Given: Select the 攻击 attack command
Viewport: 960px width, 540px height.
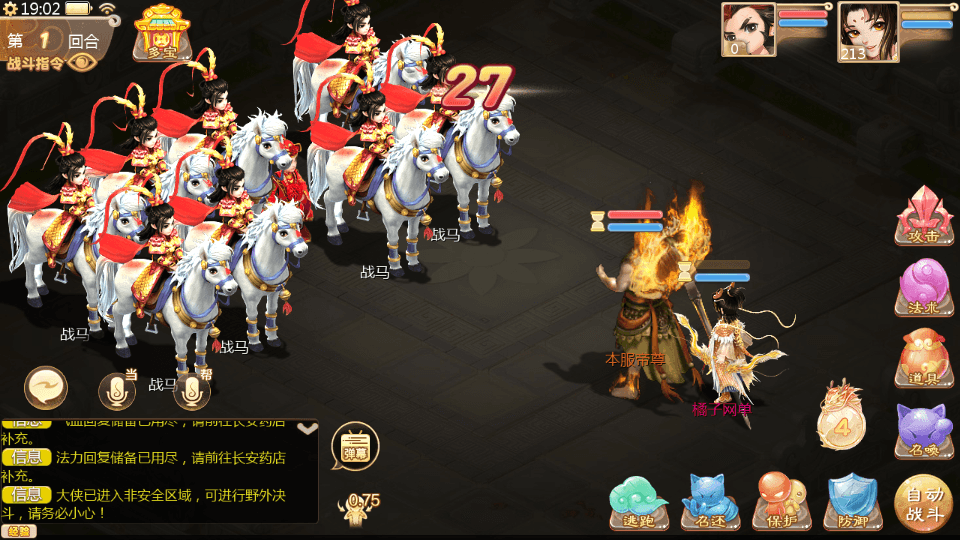Looking at the screenshot, I should [x=924, y=216].
